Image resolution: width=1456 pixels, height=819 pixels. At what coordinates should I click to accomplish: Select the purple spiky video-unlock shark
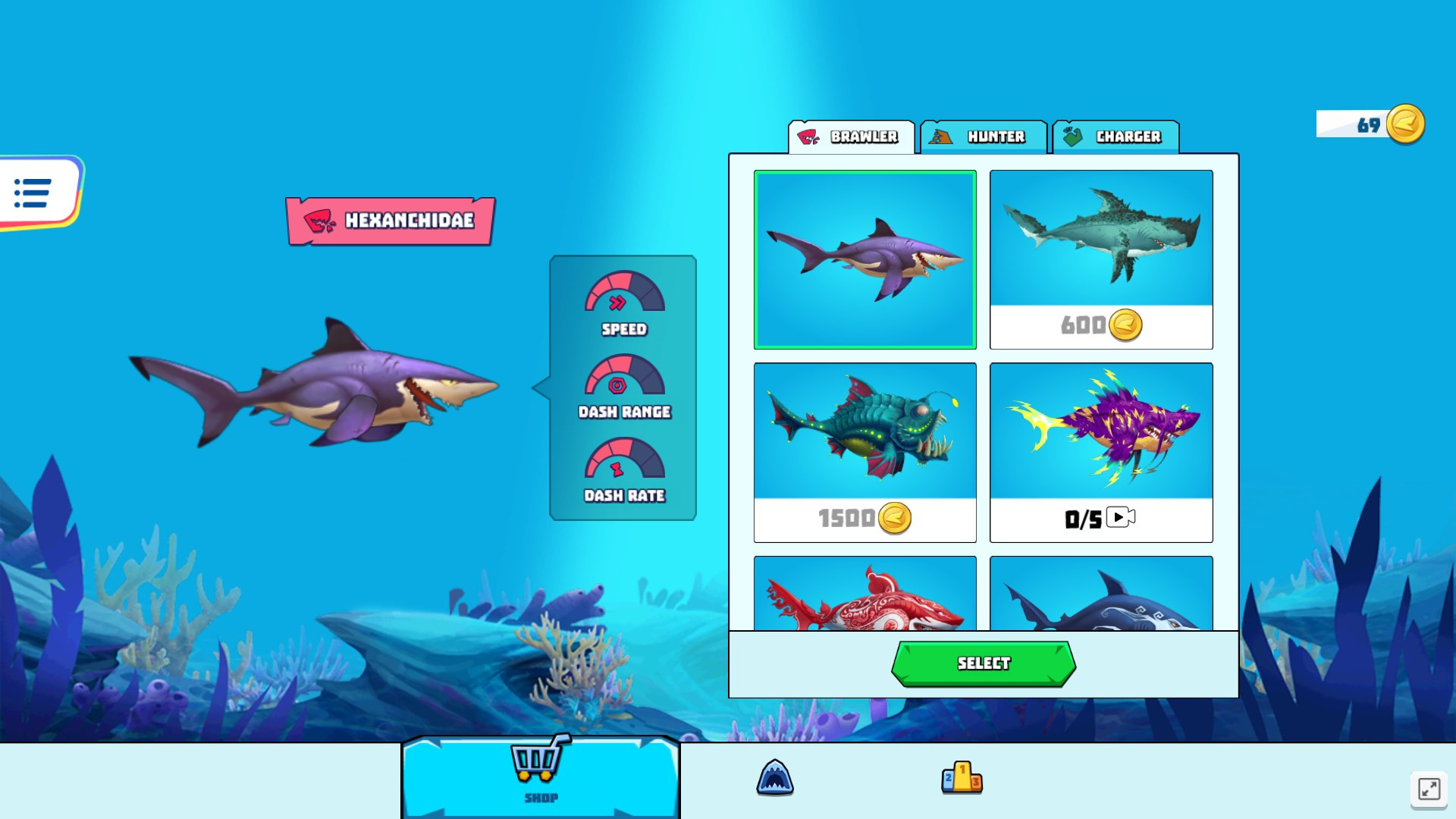click(1101, 452)
